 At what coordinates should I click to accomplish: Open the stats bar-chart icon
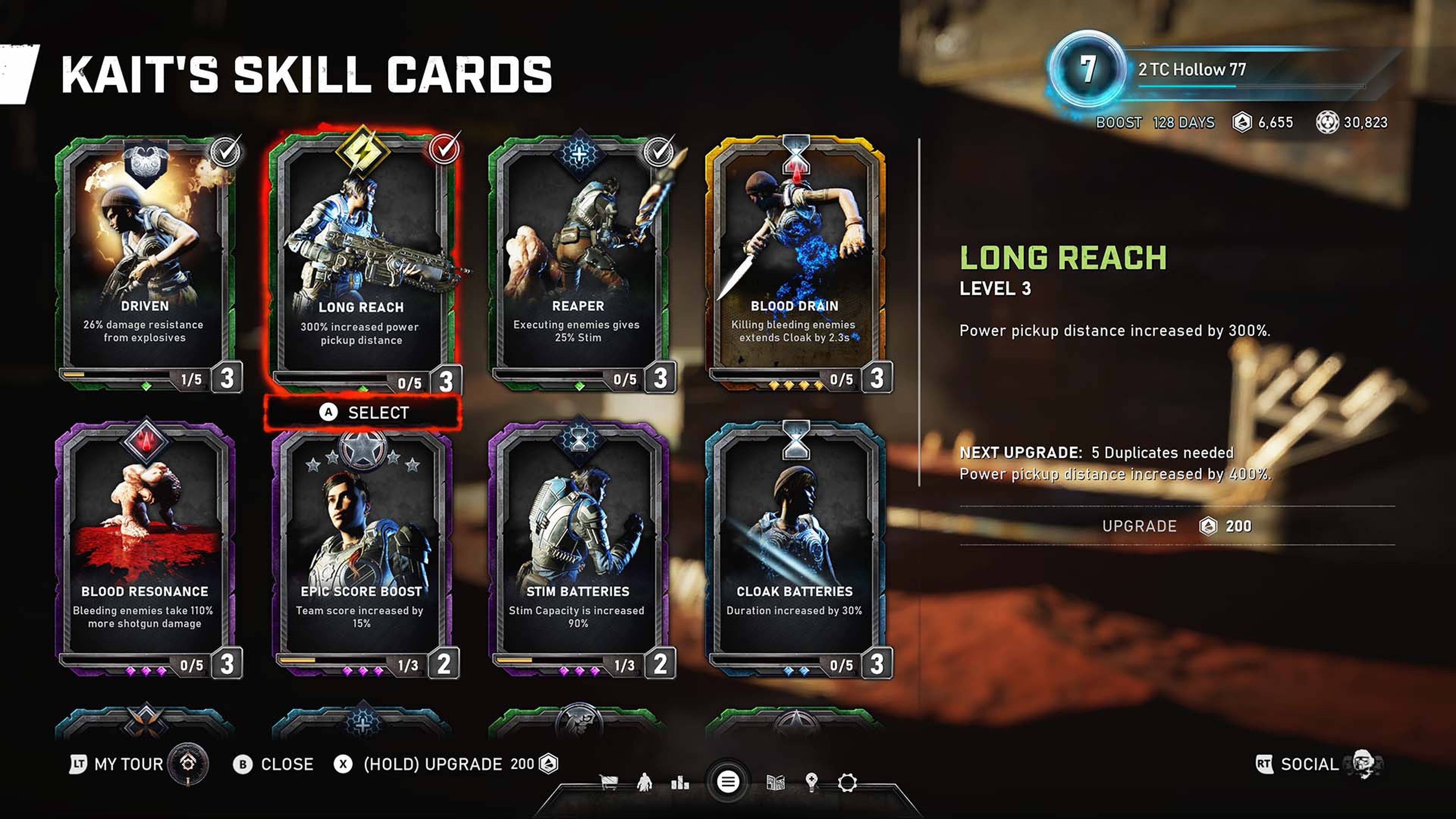[x=681, y=783]
